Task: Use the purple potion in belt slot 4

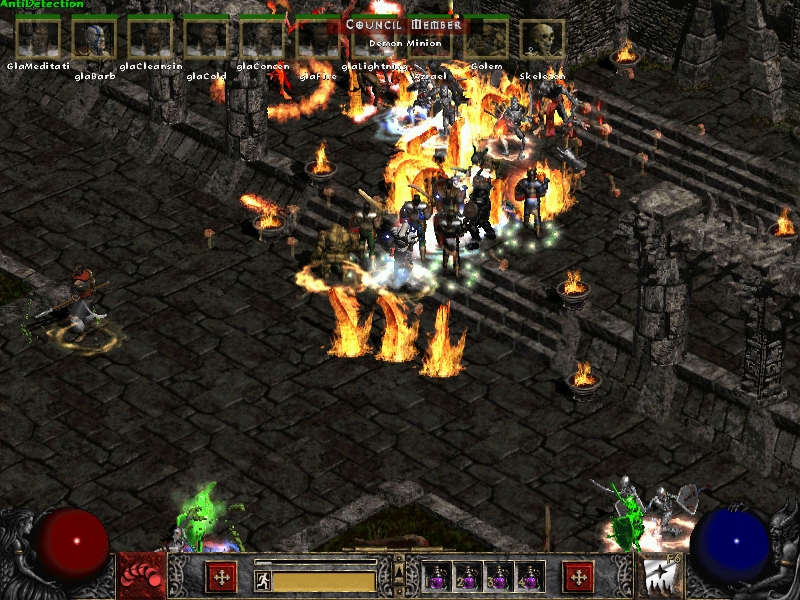Action: [x=529, y=577]
